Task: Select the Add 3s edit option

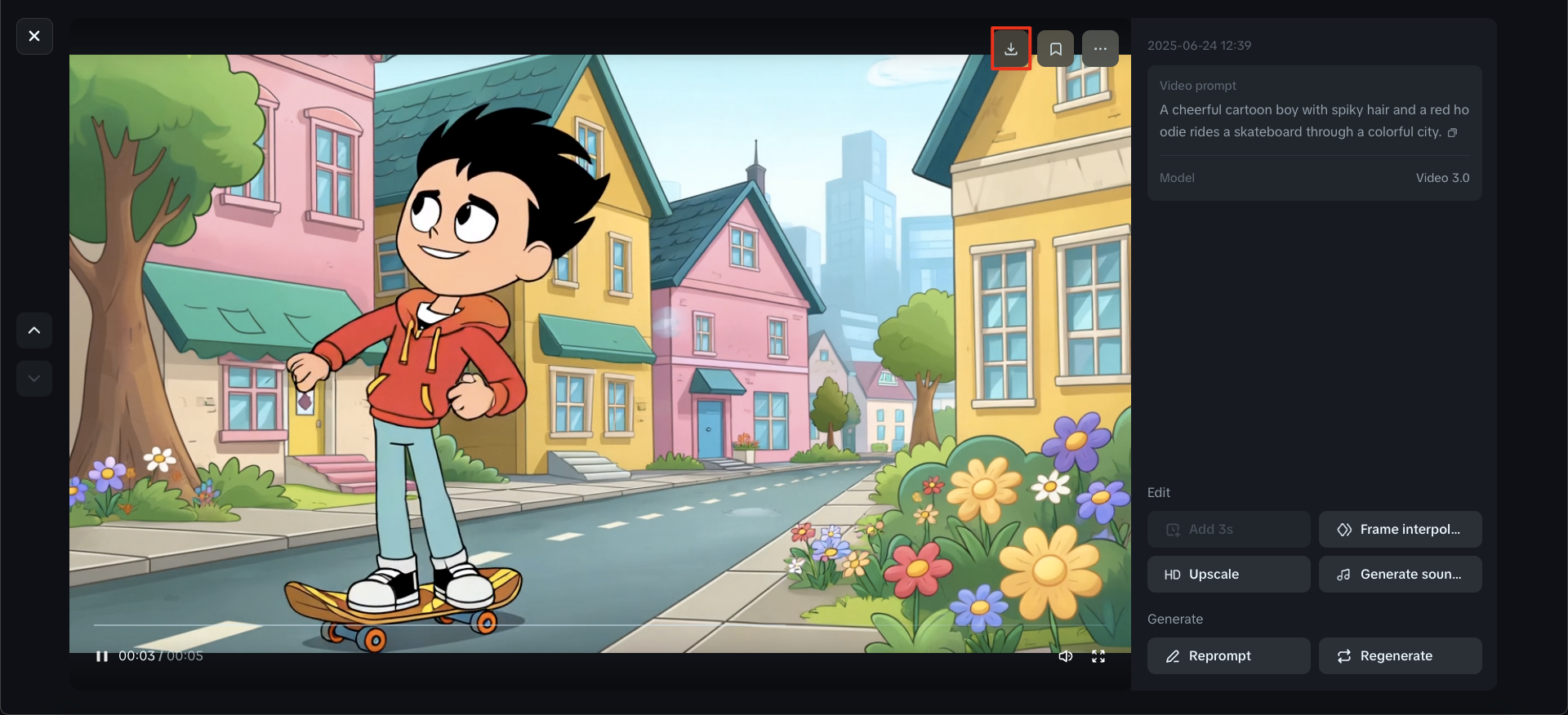Action: tap(1228, 529)
